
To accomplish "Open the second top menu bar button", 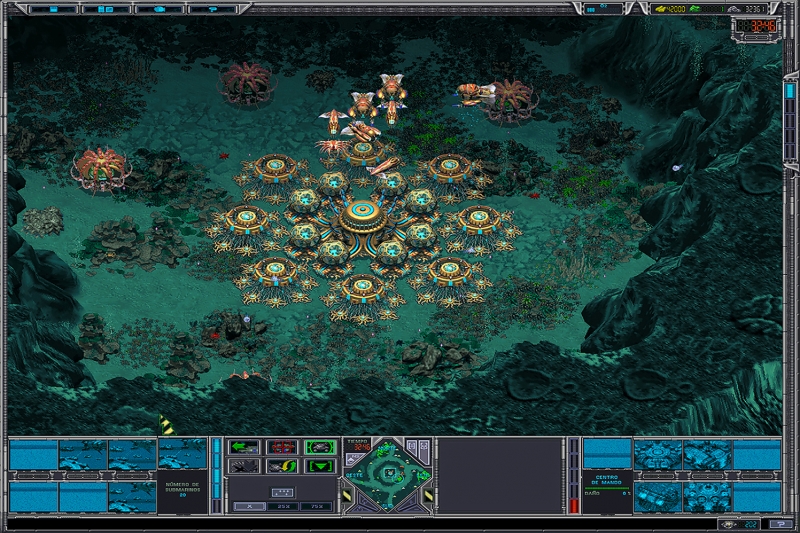I will tap(105, 8).
